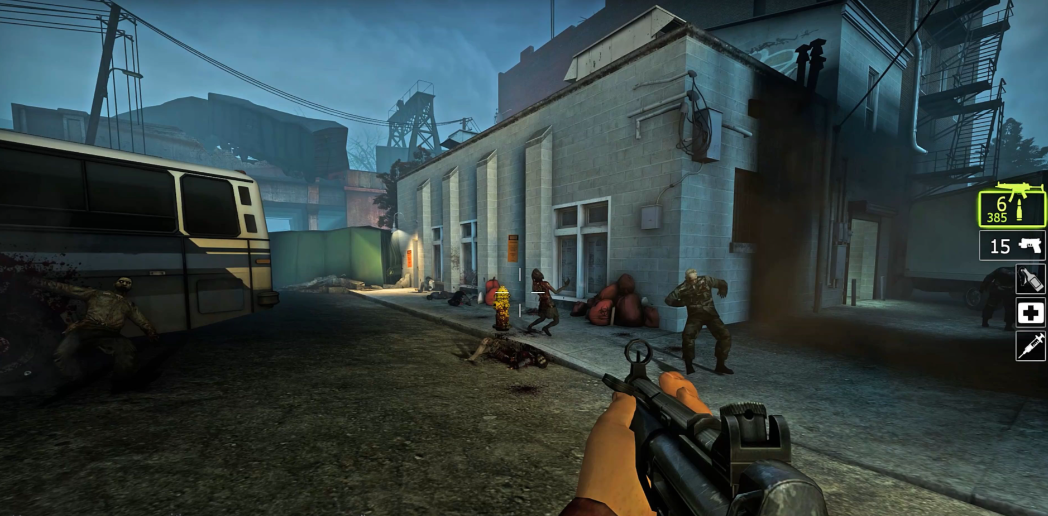Select the first aid kit slot
The width and height of the screenshot is (1048, 516).
pos(1030,312)
